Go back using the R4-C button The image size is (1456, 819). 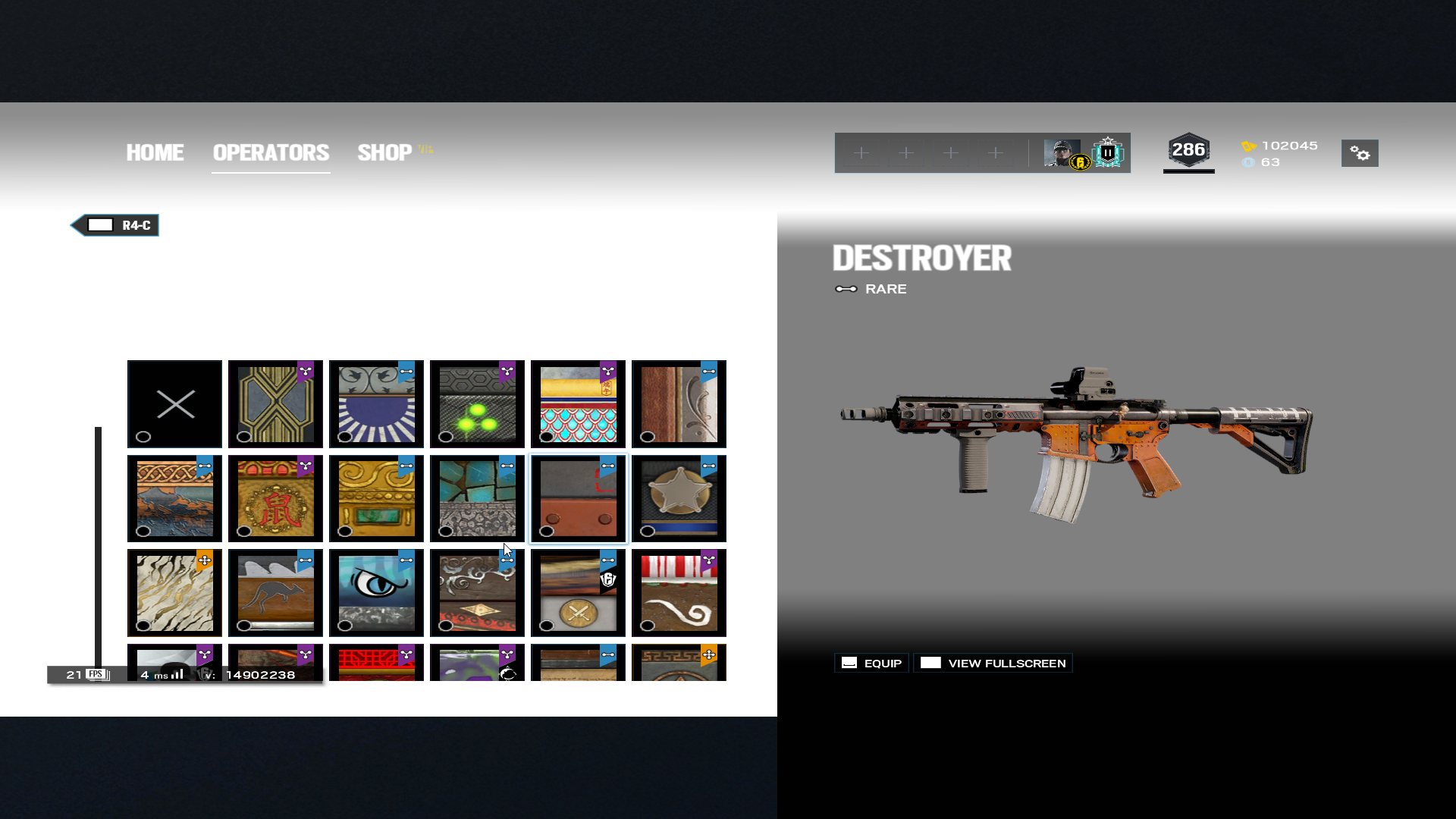click(115, 225)
